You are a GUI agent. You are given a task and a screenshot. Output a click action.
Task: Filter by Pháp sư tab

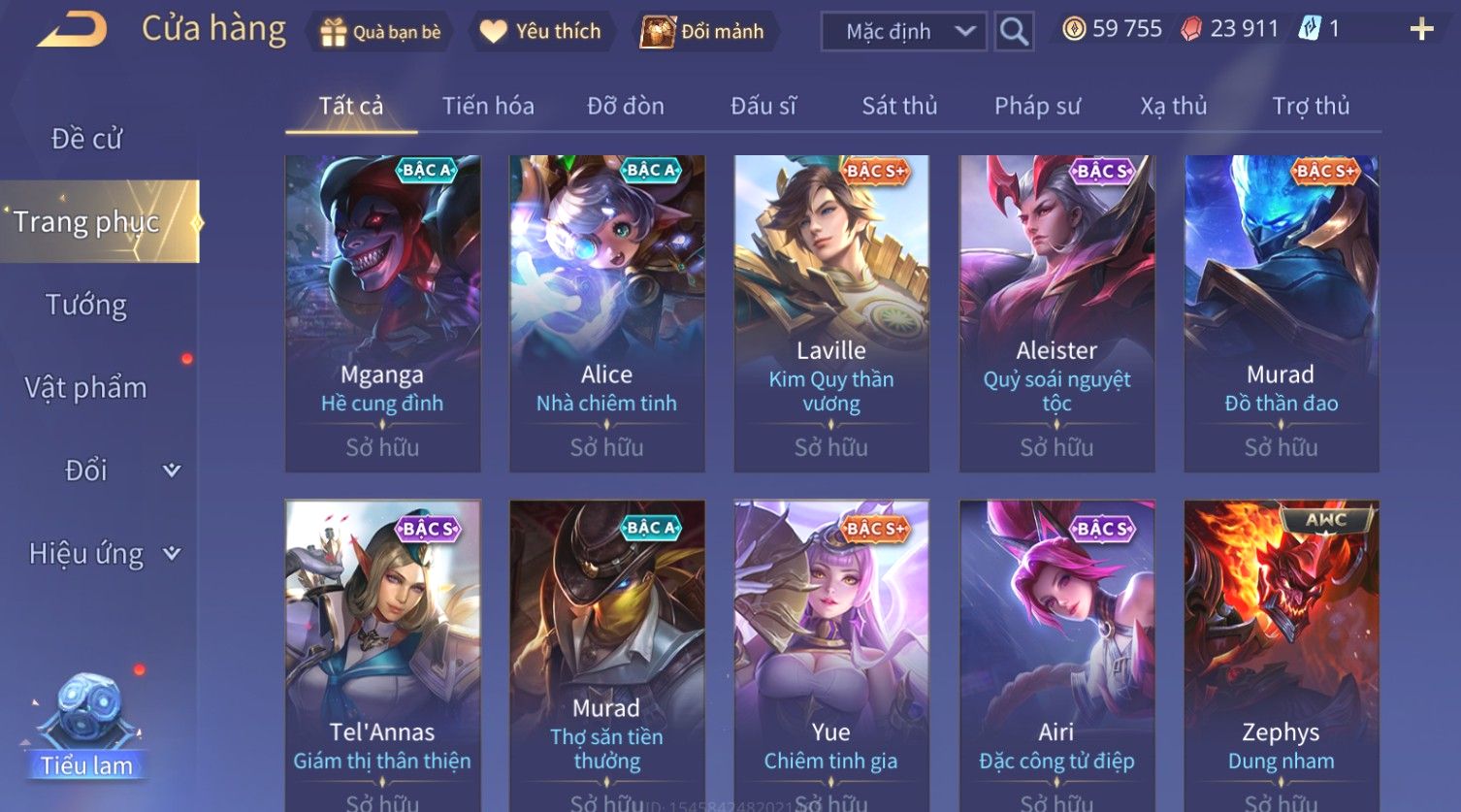coord(1037,106)
